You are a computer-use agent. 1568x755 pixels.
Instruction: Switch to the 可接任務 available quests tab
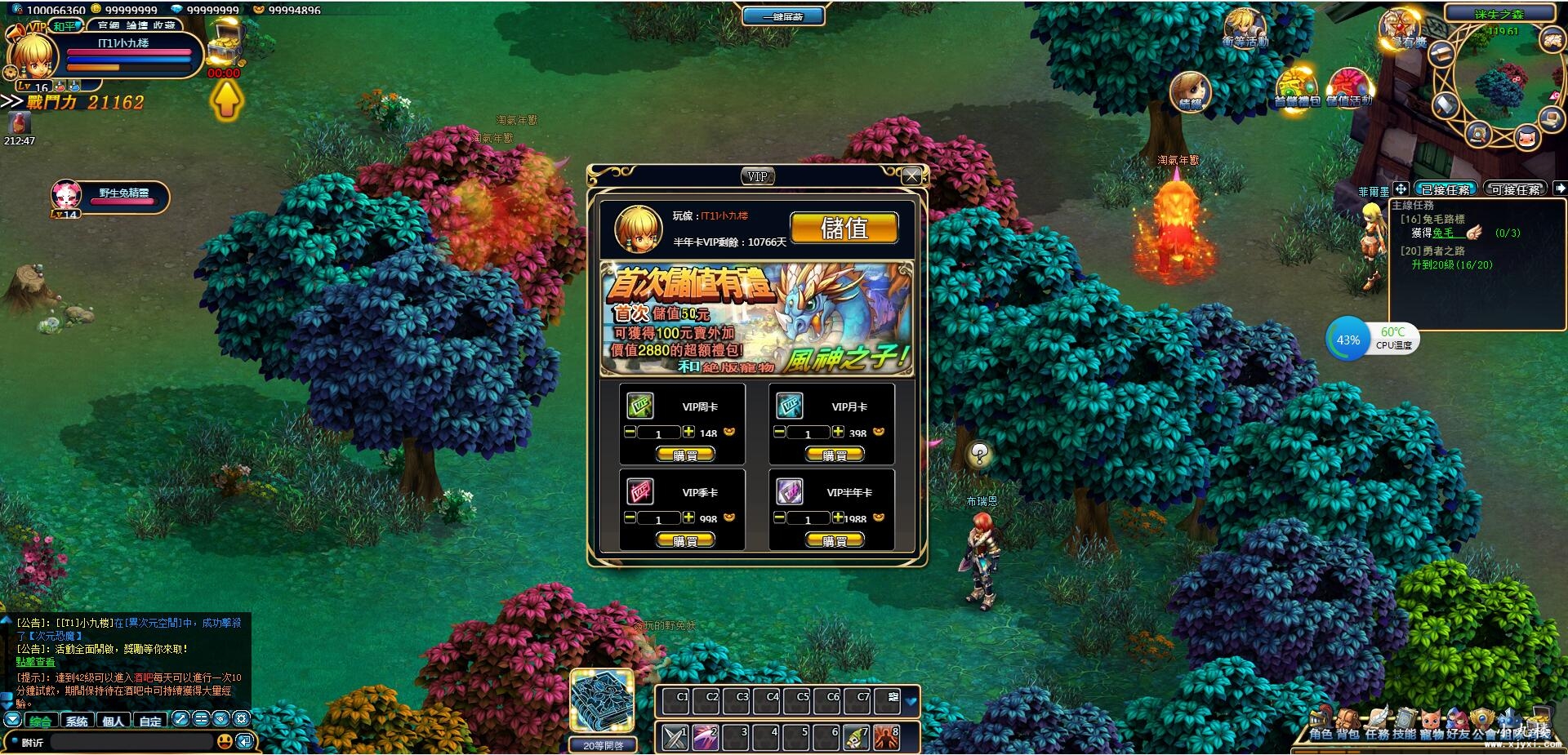tap(1515, 188)
